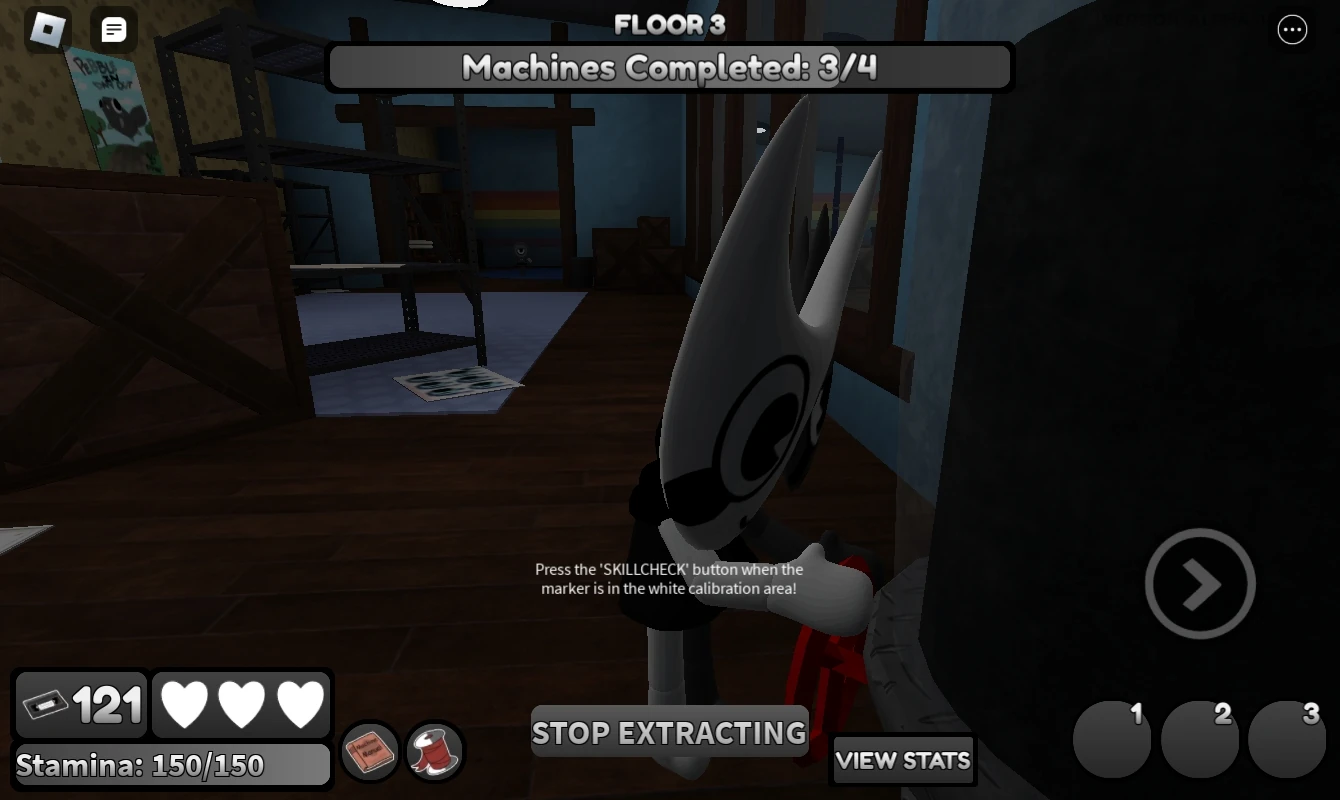
Task: Equip the item in hotbar slot 2
Action: click(x=1200, y=739)
